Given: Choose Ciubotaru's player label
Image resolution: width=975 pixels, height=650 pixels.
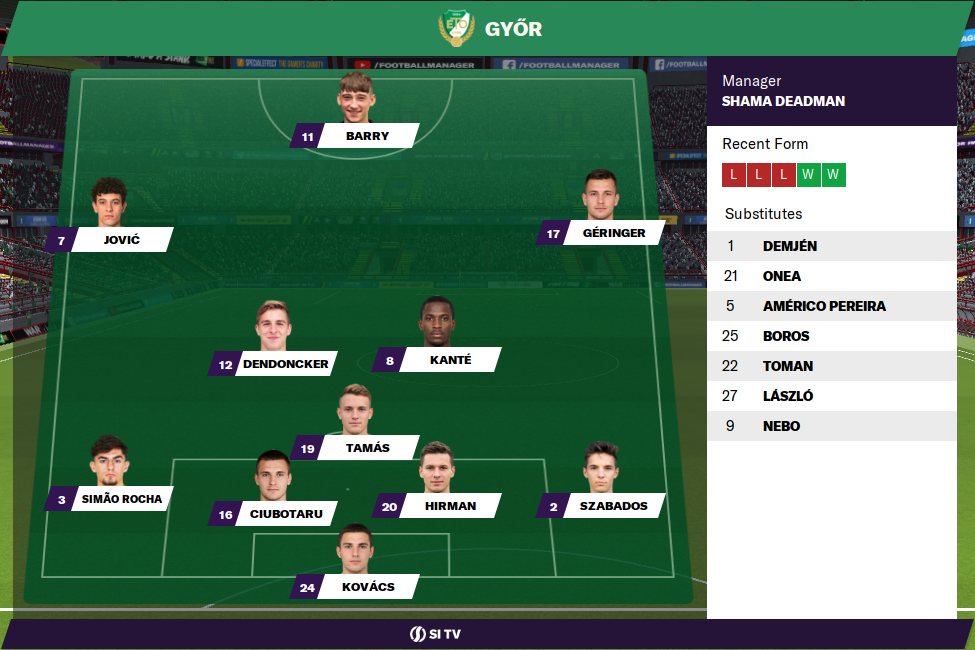Looking at the screenshot, I should coord(285,514).
